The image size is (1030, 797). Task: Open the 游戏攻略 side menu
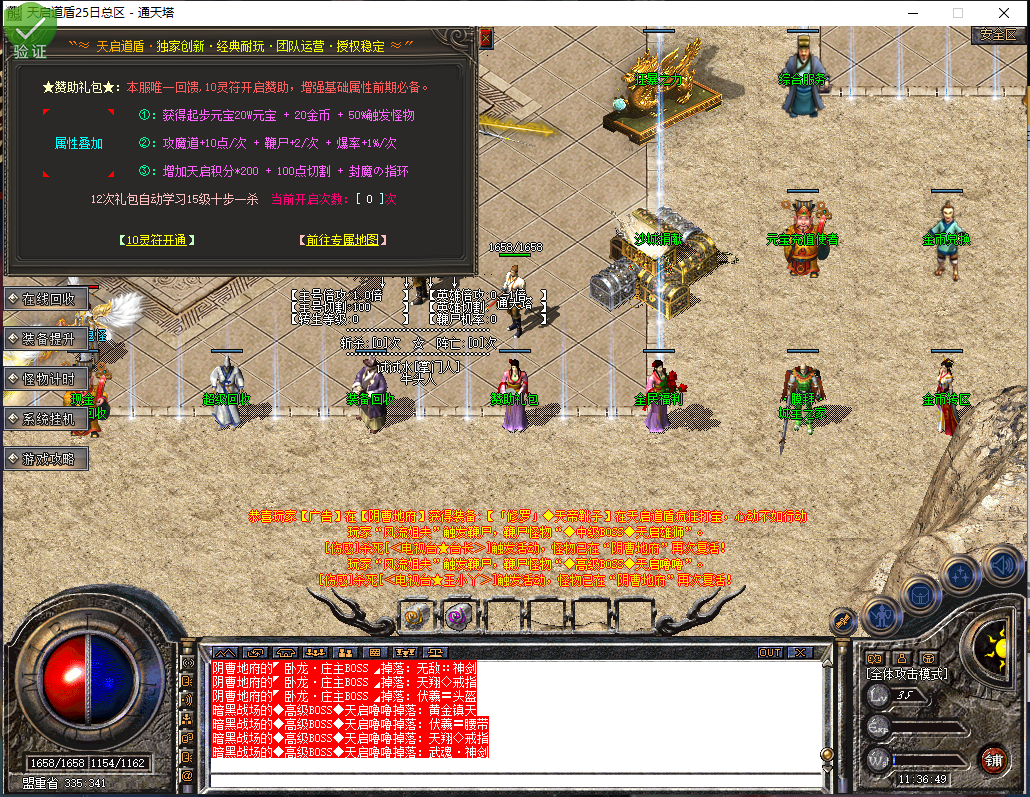pos(47,459)
